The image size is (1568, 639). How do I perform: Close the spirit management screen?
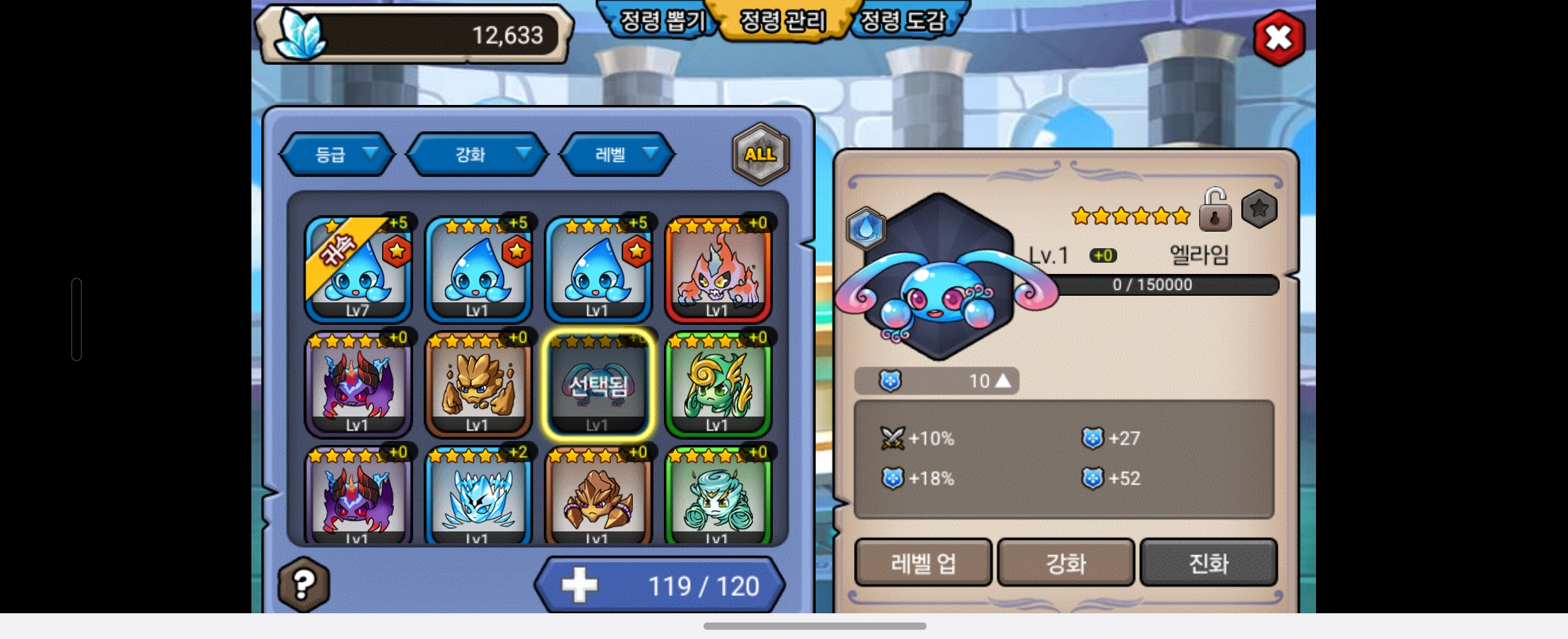[x=1278, y=38]
